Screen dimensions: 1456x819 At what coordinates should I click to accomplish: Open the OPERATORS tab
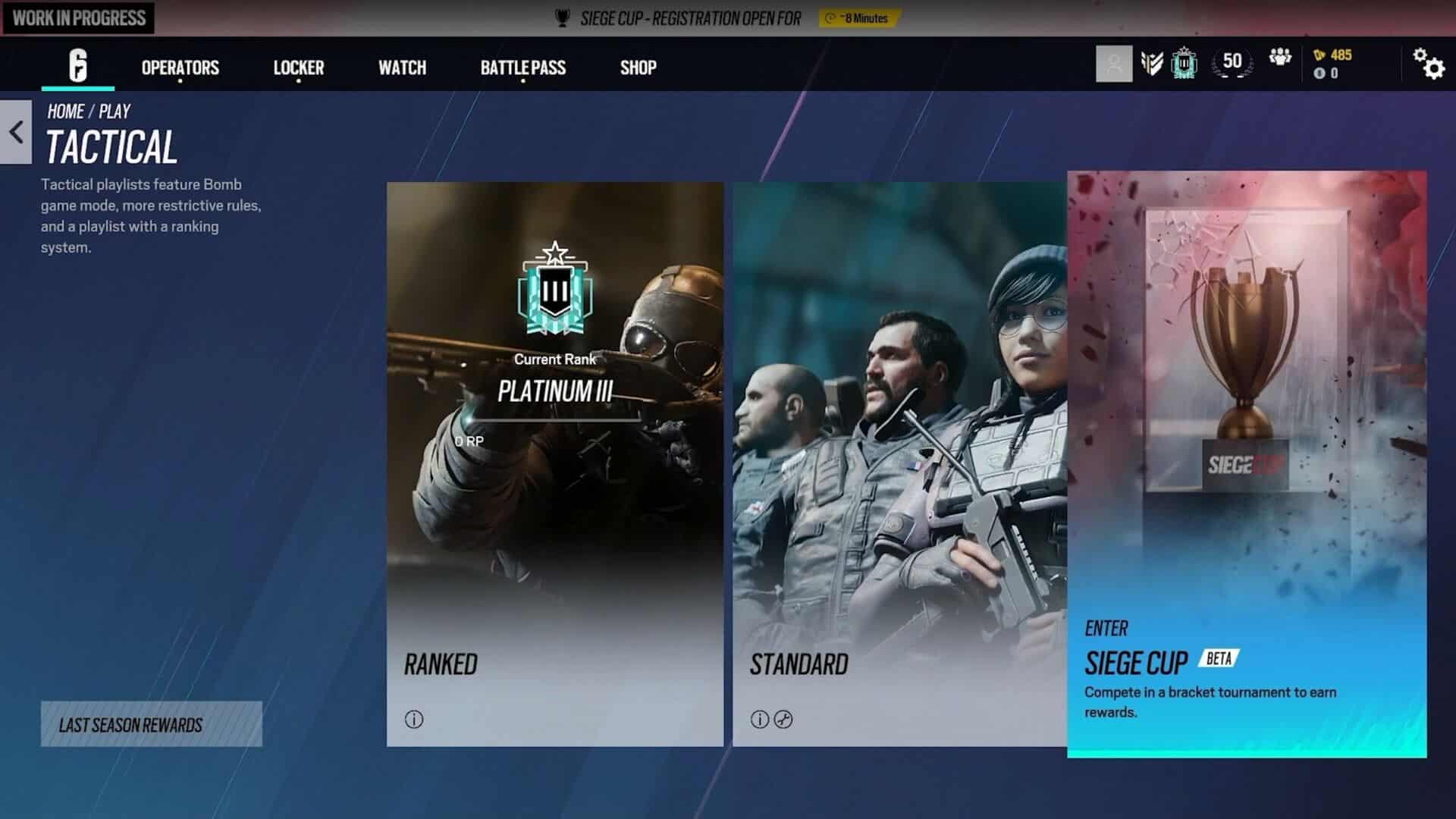pos(179,68)
